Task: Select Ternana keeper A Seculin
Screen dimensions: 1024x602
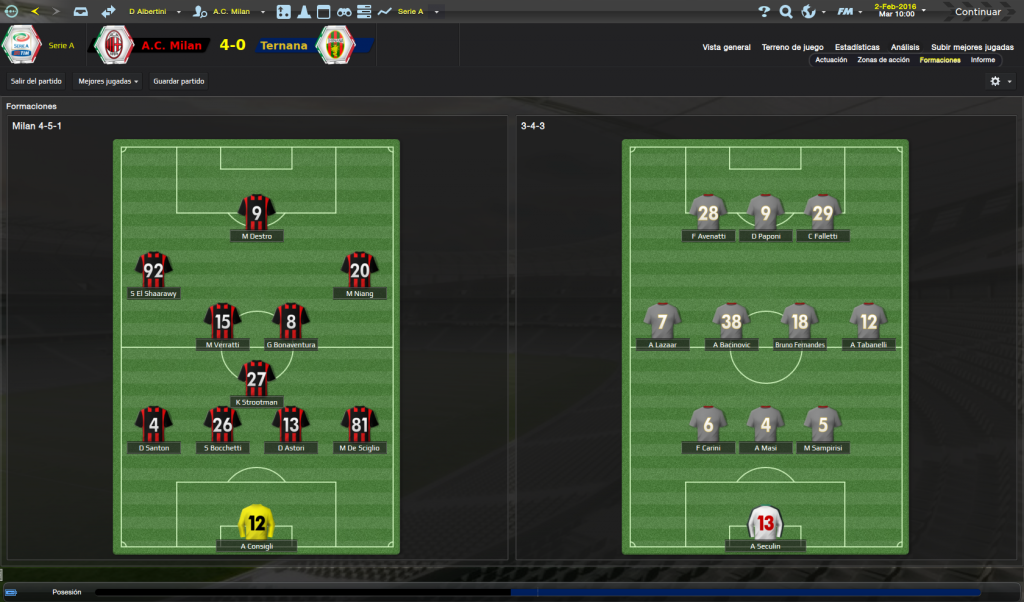Action: 766,522
